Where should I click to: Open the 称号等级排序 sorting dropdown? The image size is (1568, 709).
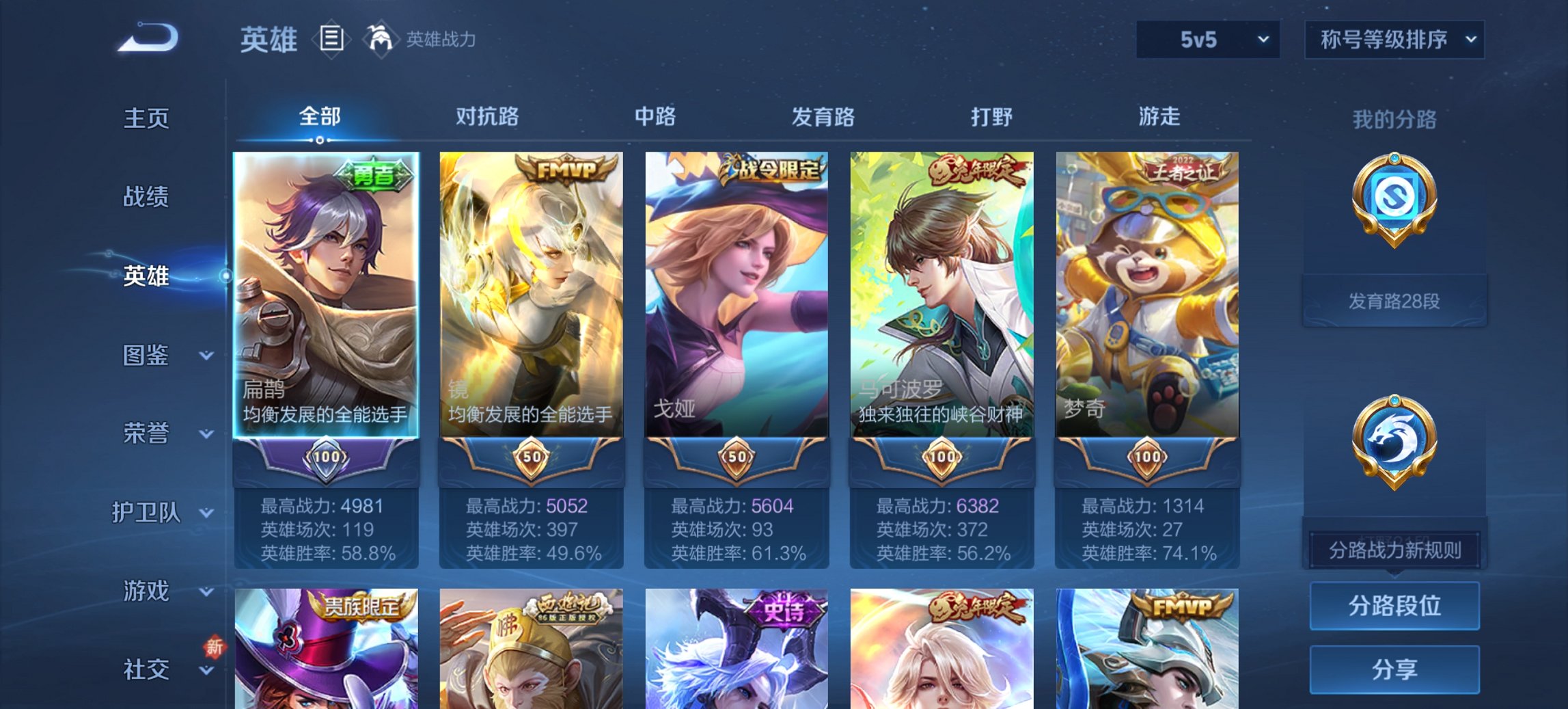[1394, 40]
